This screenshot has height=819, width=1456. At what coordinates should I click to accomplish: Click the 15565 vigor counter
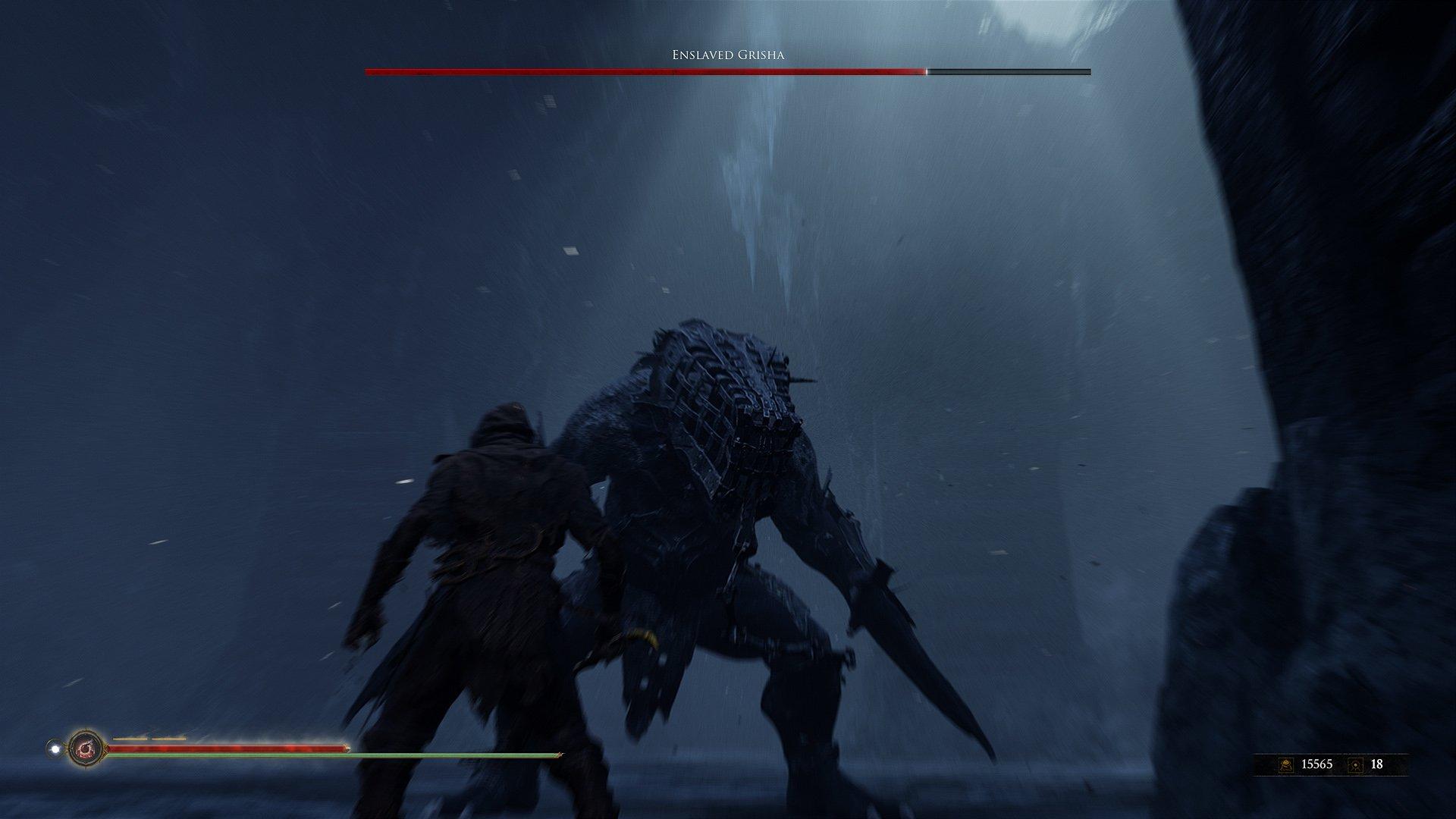click(x=1317, y=764)
